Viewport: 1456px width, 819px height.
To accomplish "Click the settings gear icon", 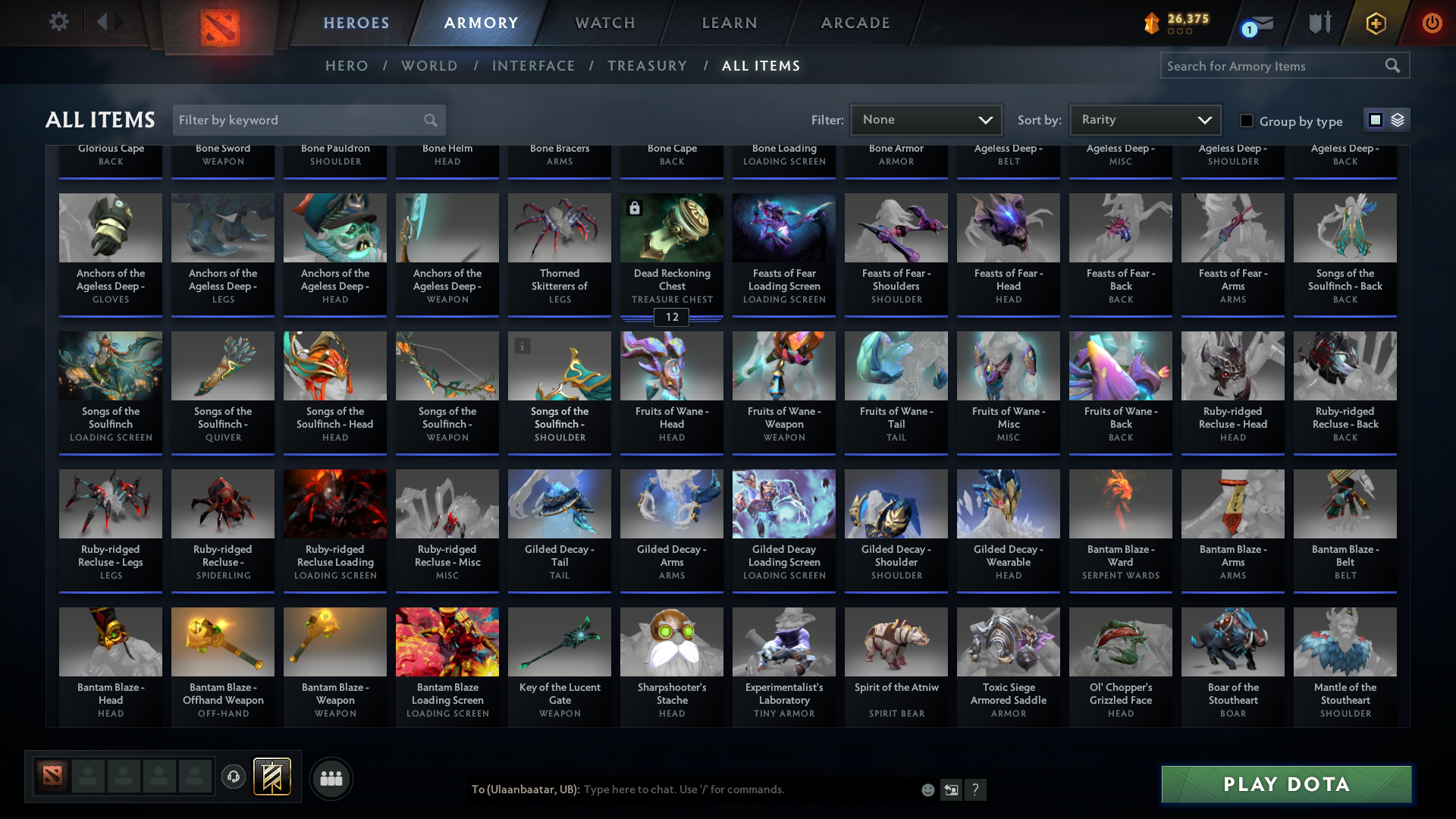I will click(59, 22).
